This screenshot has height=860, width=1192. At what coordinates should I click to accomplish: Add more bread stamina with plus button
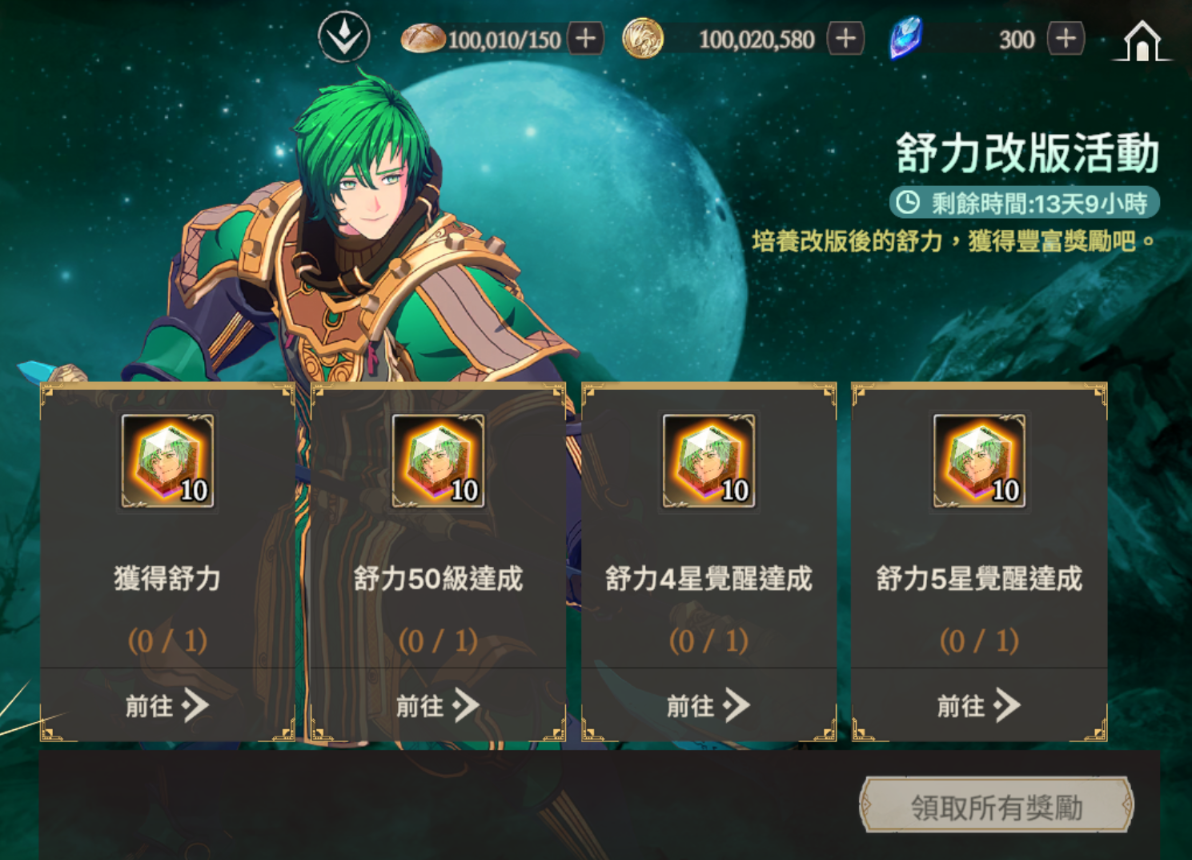[x=585, y=39]
